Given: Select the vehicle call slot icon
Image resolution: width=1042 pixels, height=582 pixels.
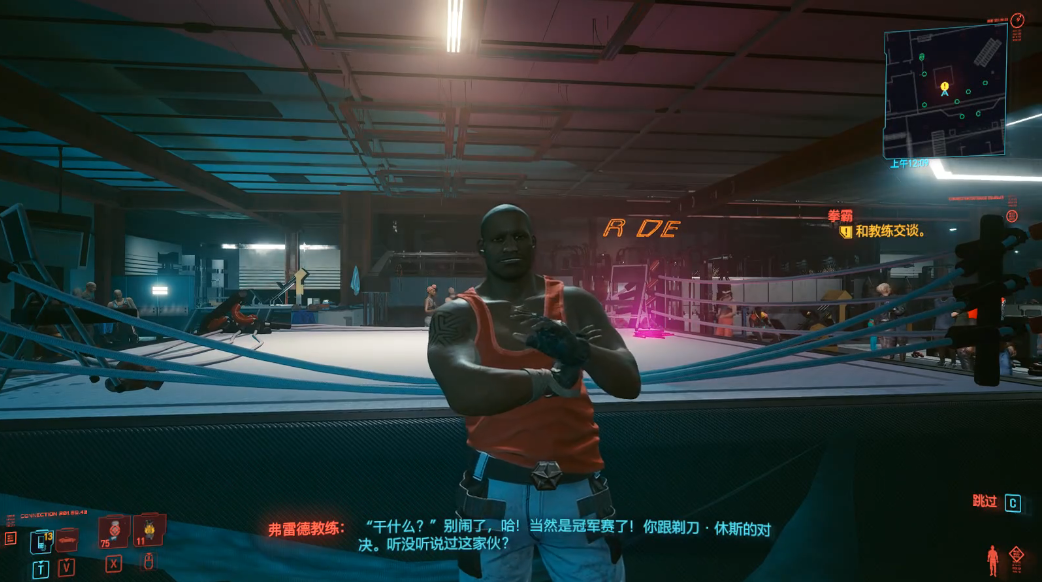Looking at the screenshot, I should click(67, 541).
